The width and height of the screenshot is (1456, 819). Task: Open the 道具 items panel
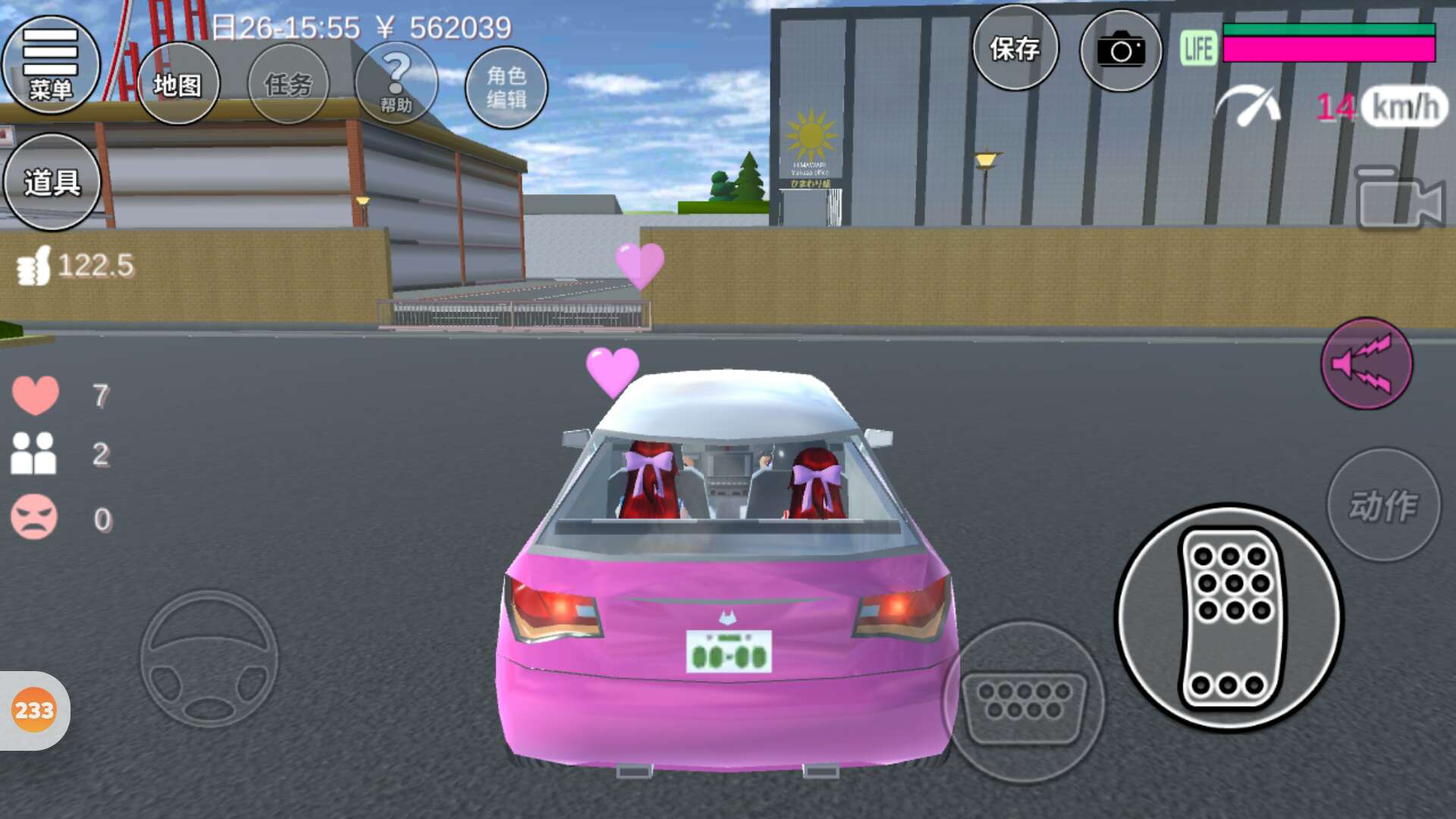click(x=52, y=182)
